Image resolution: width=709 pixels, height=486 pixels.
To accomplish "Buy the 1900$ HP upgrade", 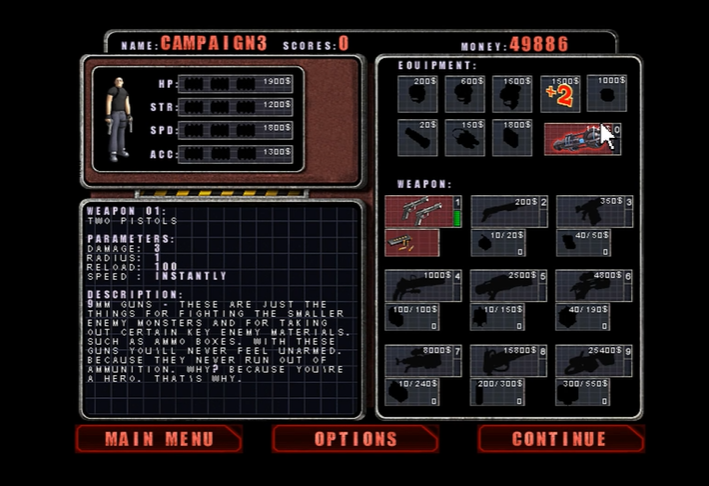I will 236,83.
